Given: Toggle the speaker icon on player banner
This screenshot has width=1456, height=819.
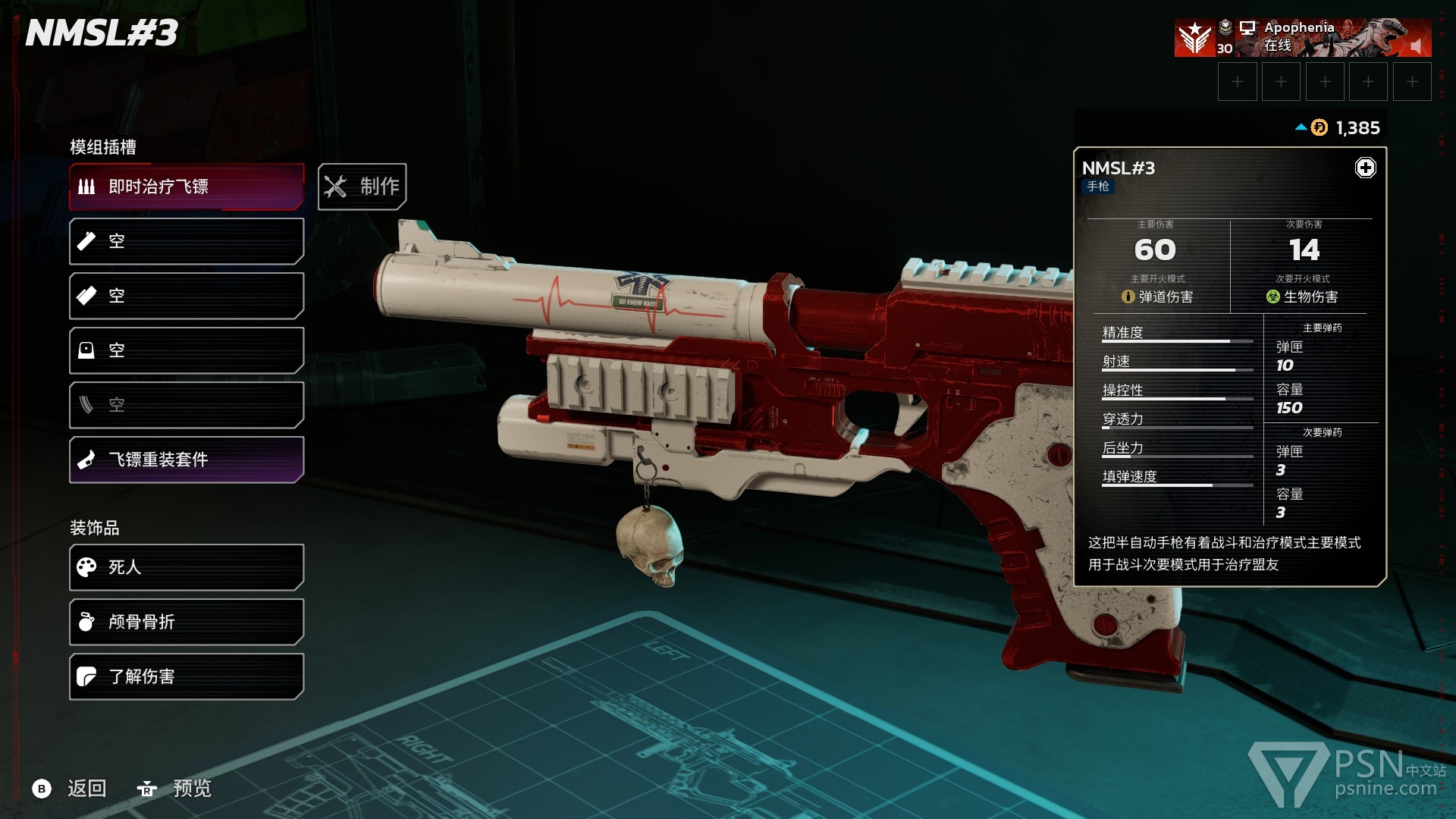Looking at the screenshot, I should point(1415,47).
